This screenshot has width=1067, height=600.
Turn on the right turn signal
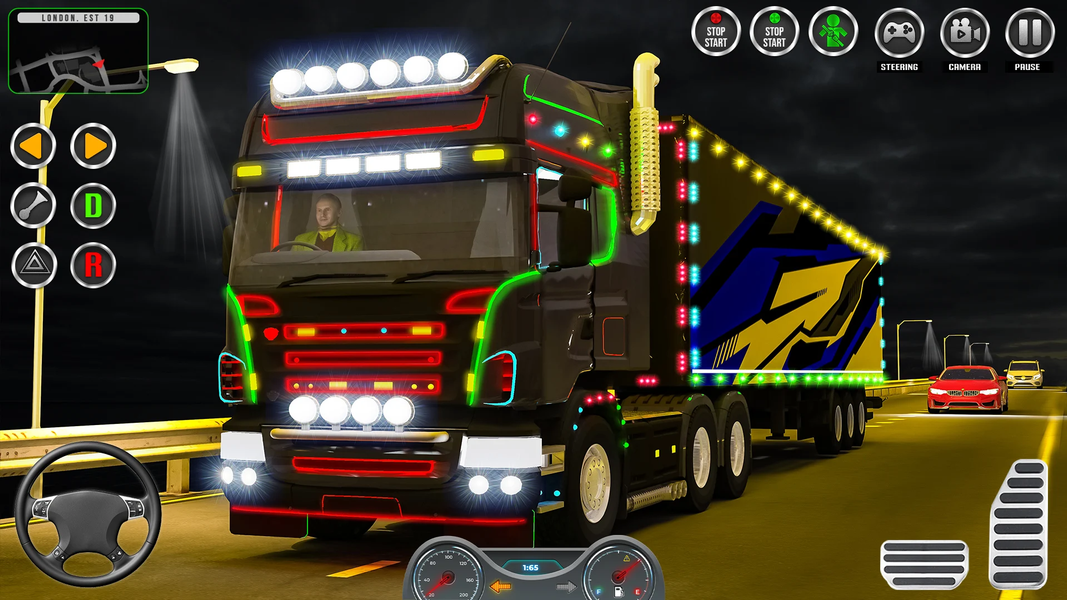click(93, 146)
